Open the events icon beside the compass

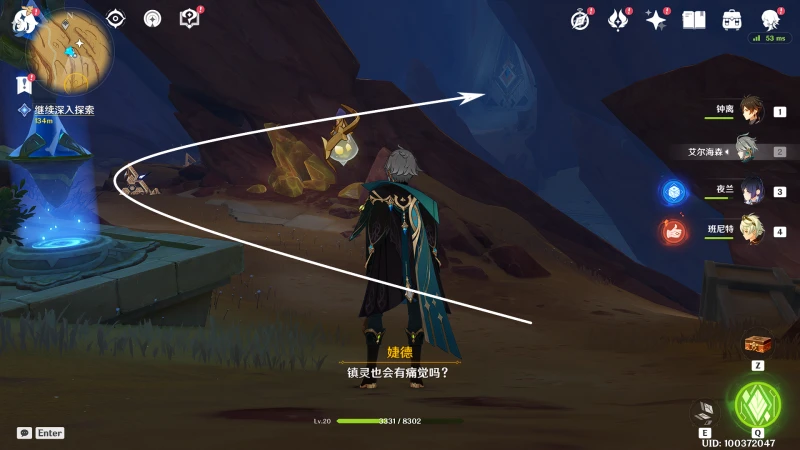coord(618,19)
